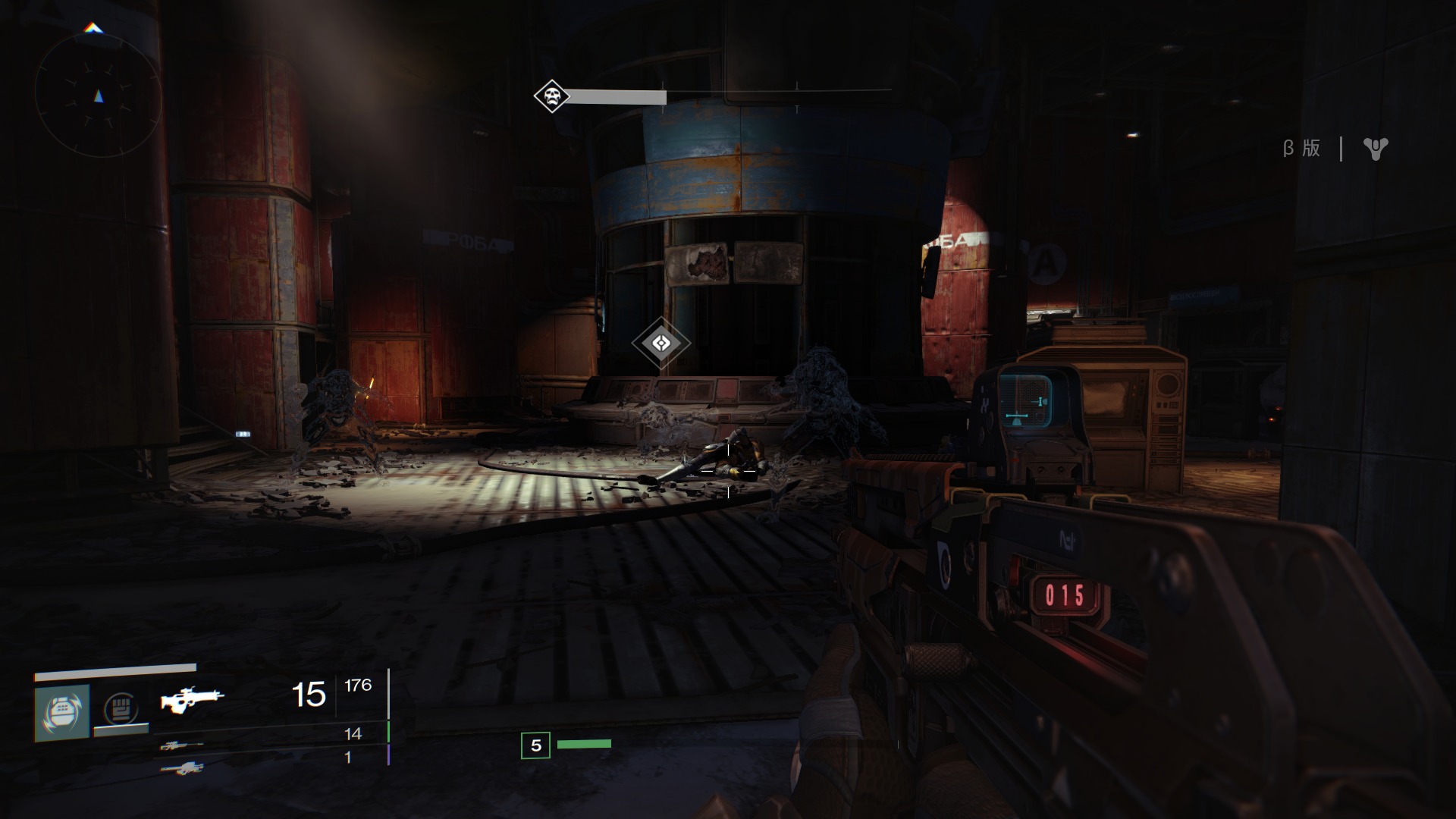
Task: Click the circular radar minimap
Action: (x=98, y=96)
